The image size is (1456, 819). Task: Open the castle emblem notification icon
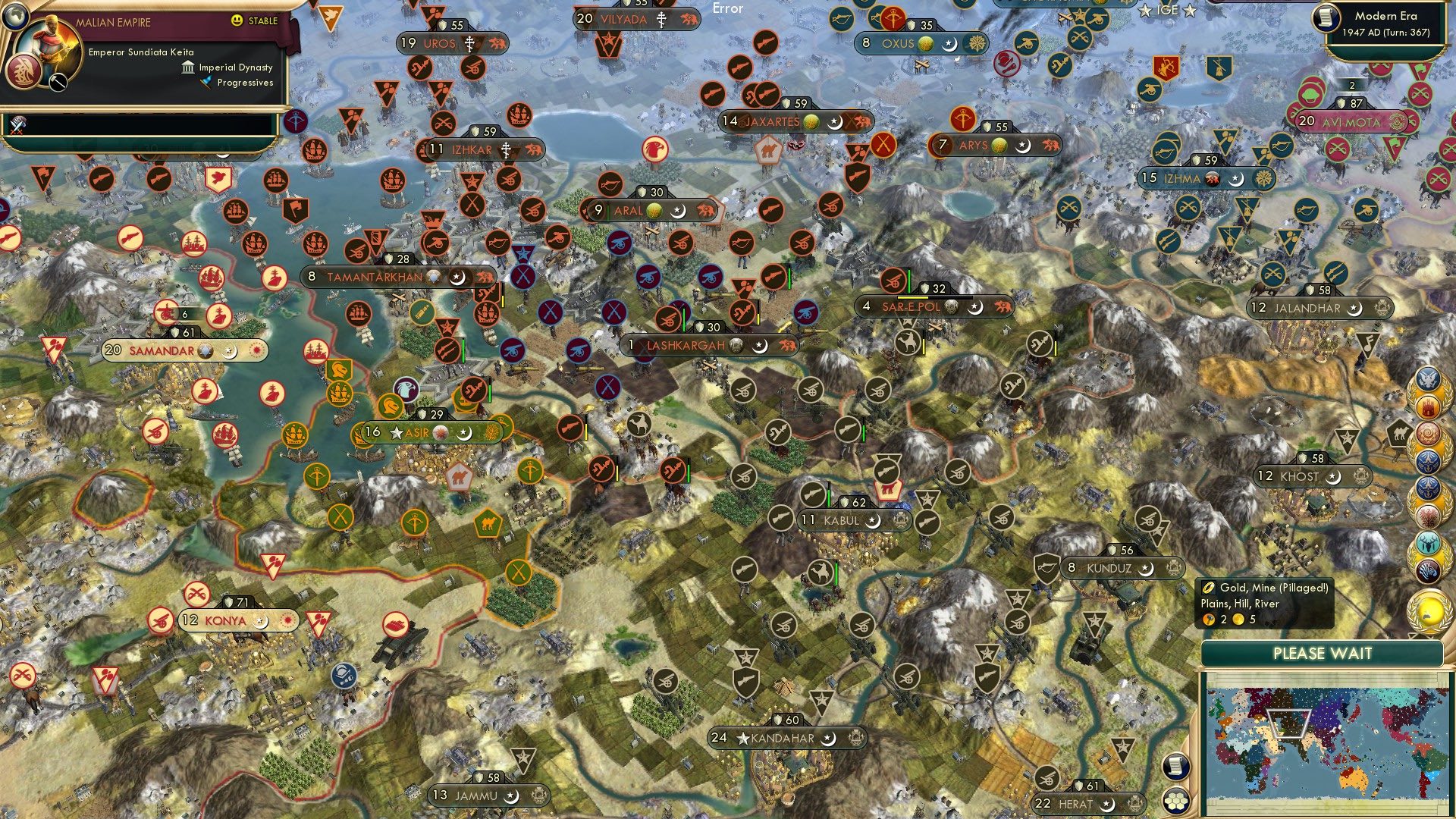tap(1429, 407)
